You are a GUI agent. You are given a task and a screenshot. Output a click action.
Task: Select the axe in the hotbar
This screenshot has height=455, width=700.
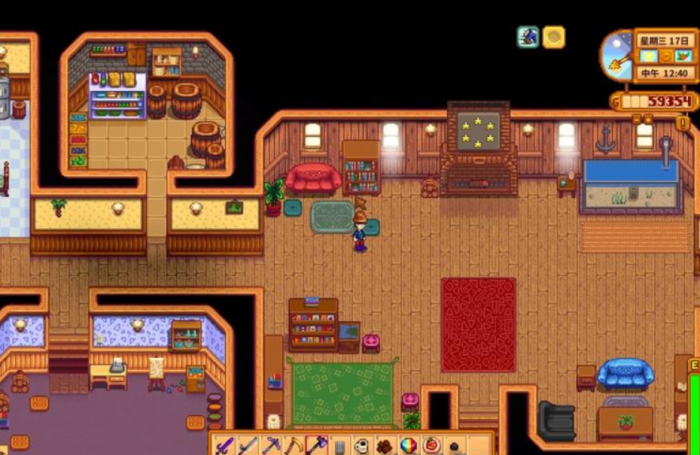tap(316, 445)
